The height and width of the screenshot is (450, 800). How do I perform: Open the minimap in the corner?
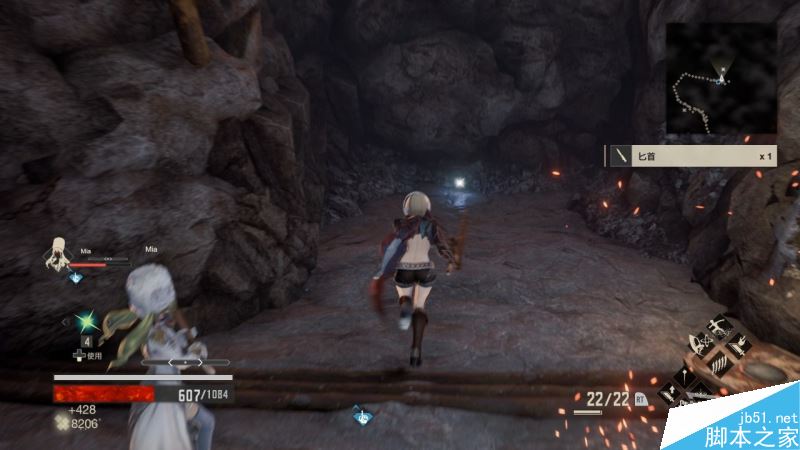point(720,78)
